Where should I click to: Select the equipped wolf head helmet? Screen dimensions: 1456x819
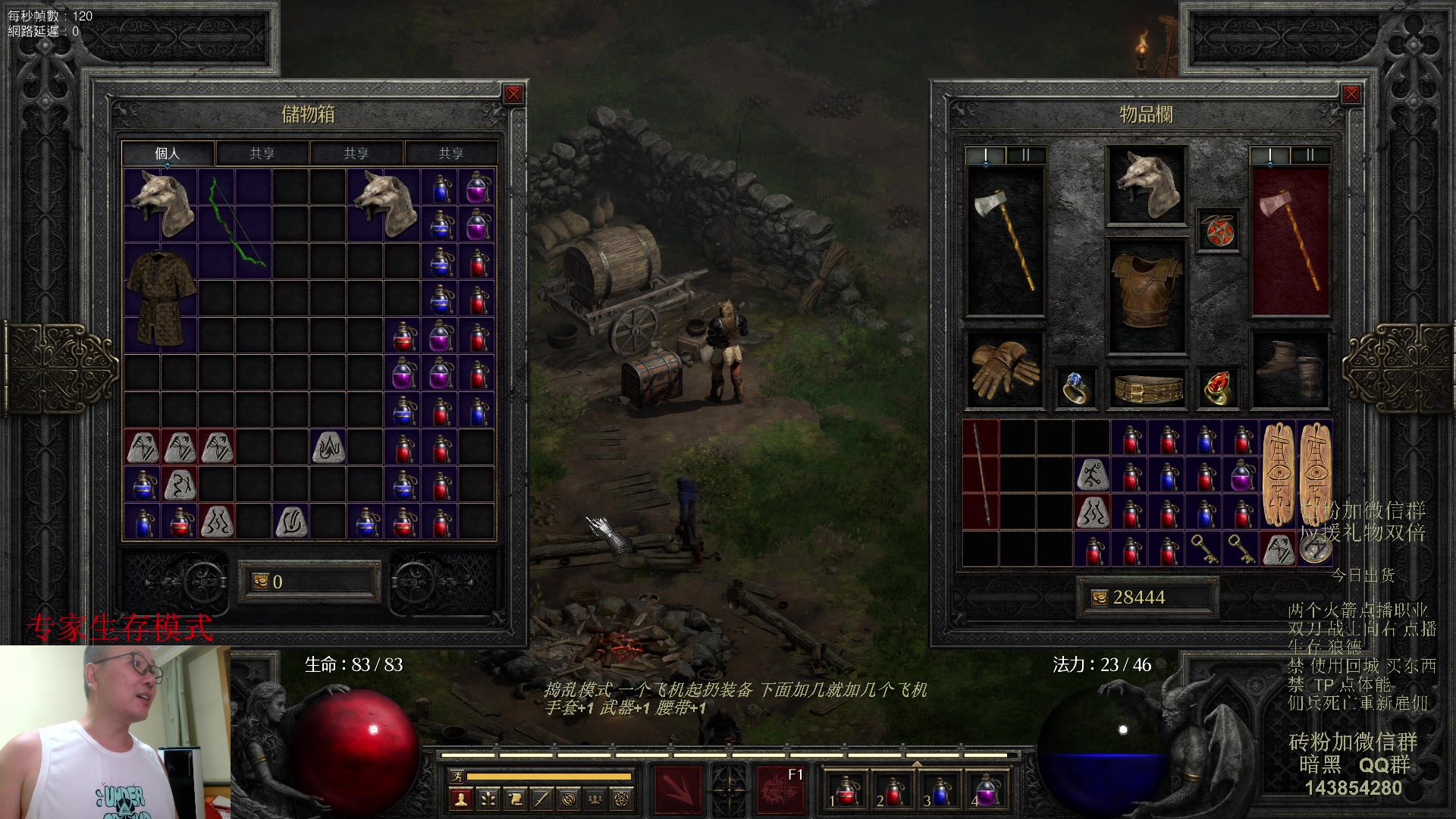click(1146, 185)
